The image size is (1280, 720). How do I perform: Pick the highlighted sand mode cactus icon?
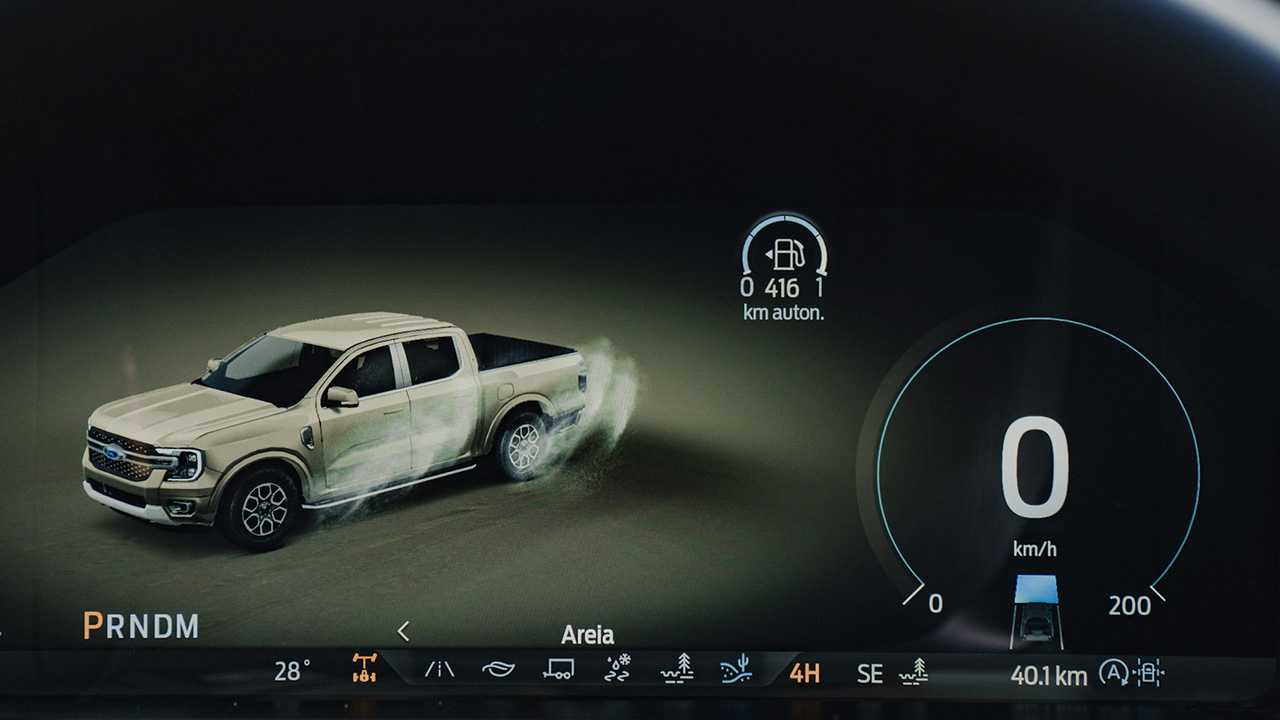737,669
